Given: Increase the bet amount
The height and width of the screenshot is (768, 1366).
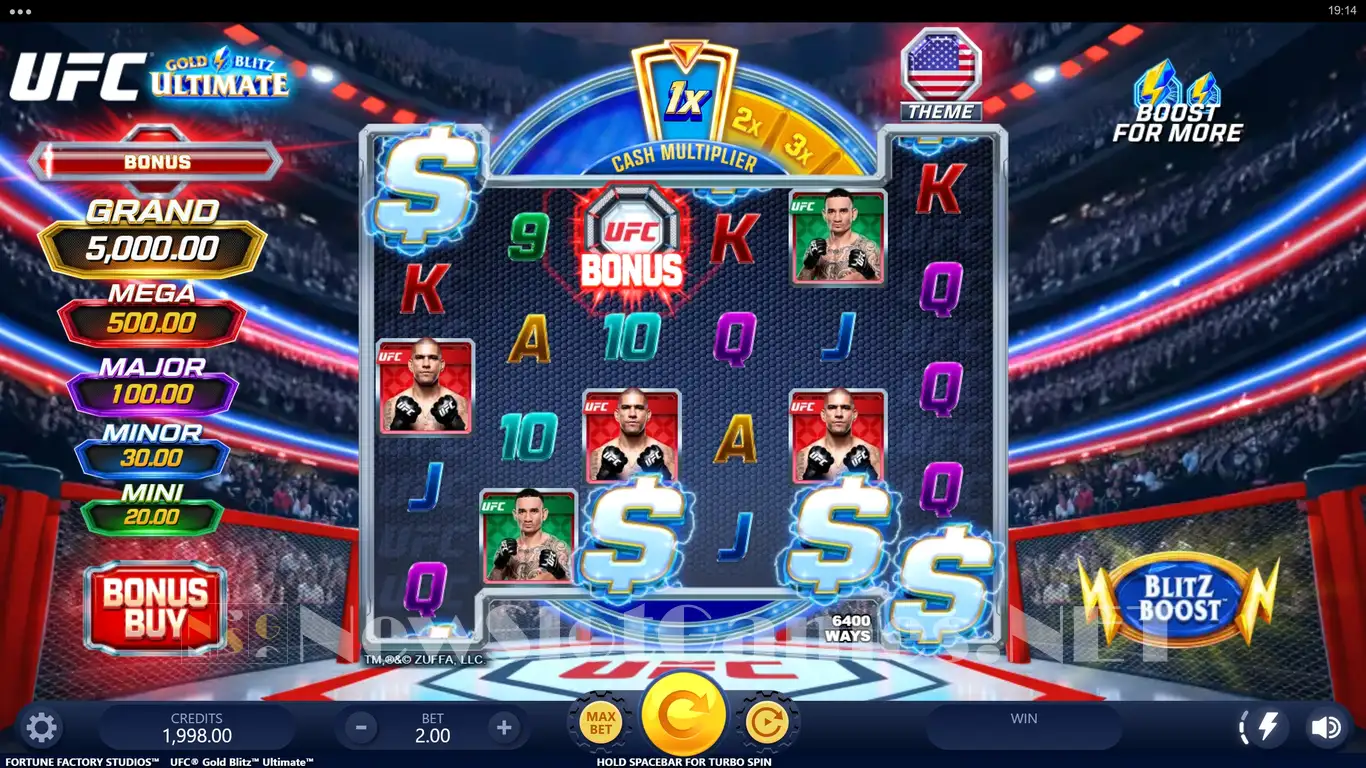Looking at the screenshot, I should (x=505, y=727).
